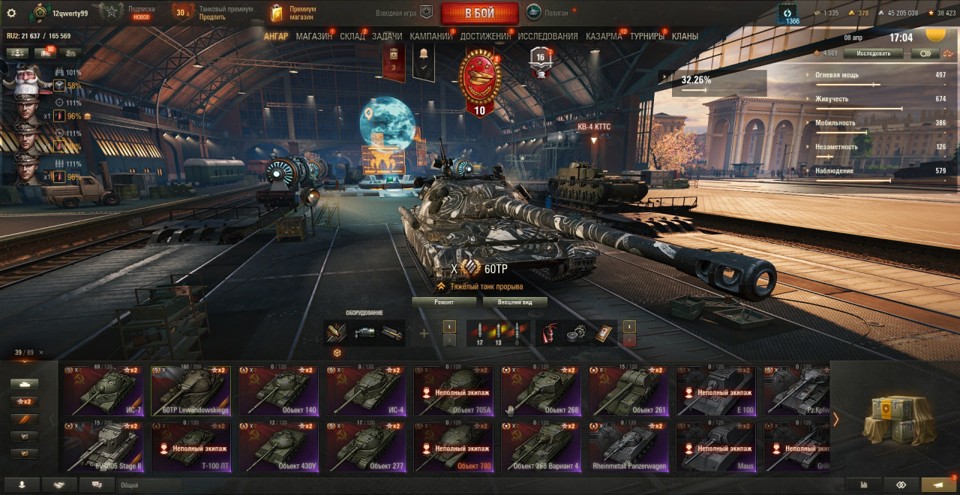960x495 pixels.
Task: Show the ДОСТИЖЕНИЯ tab
Action: pyautogui.click(x=485, y=36)
